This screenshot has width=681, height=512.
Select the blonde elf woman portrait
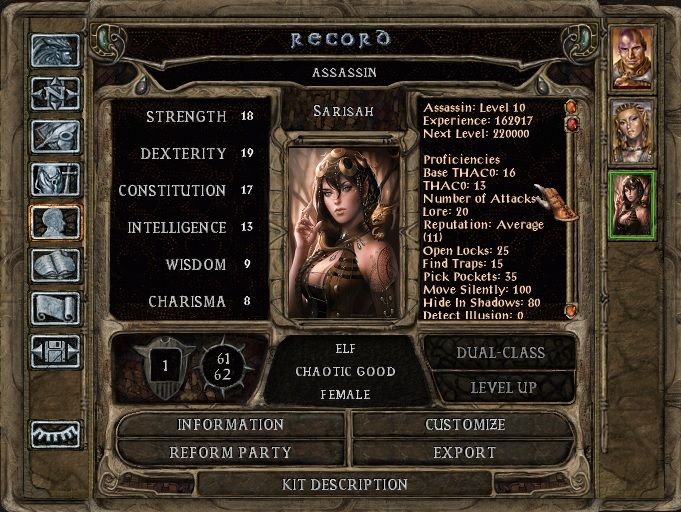(x=632, y=131)
